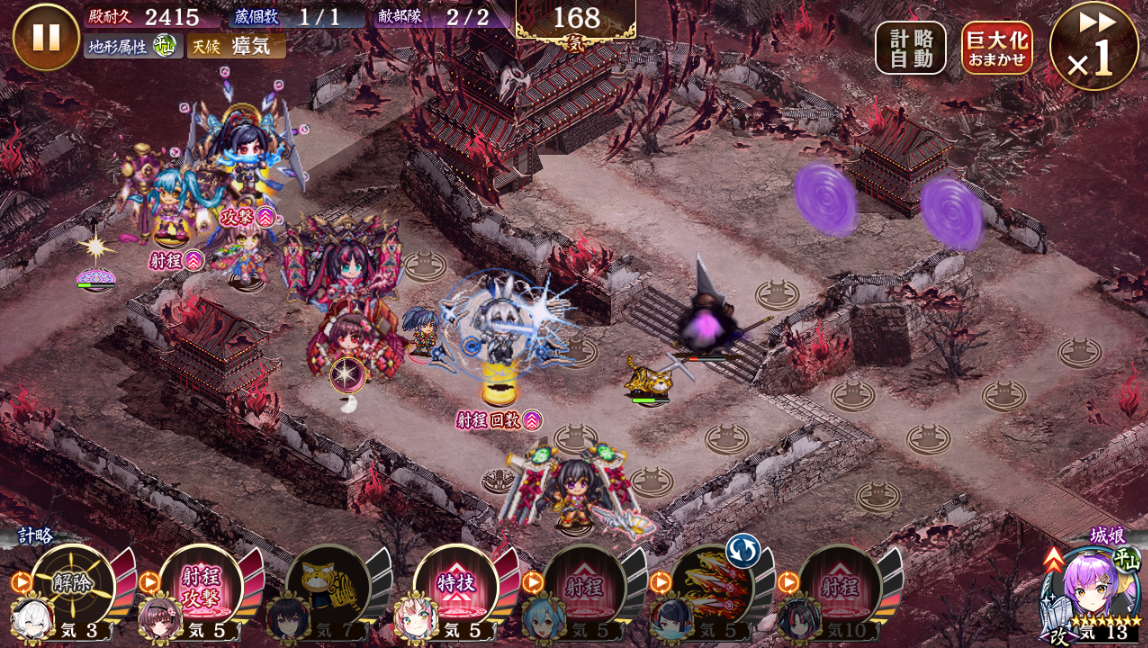1148x648 pixels.
Task: Trigger the 特技 stratagem
Action: tap(457, 585)
